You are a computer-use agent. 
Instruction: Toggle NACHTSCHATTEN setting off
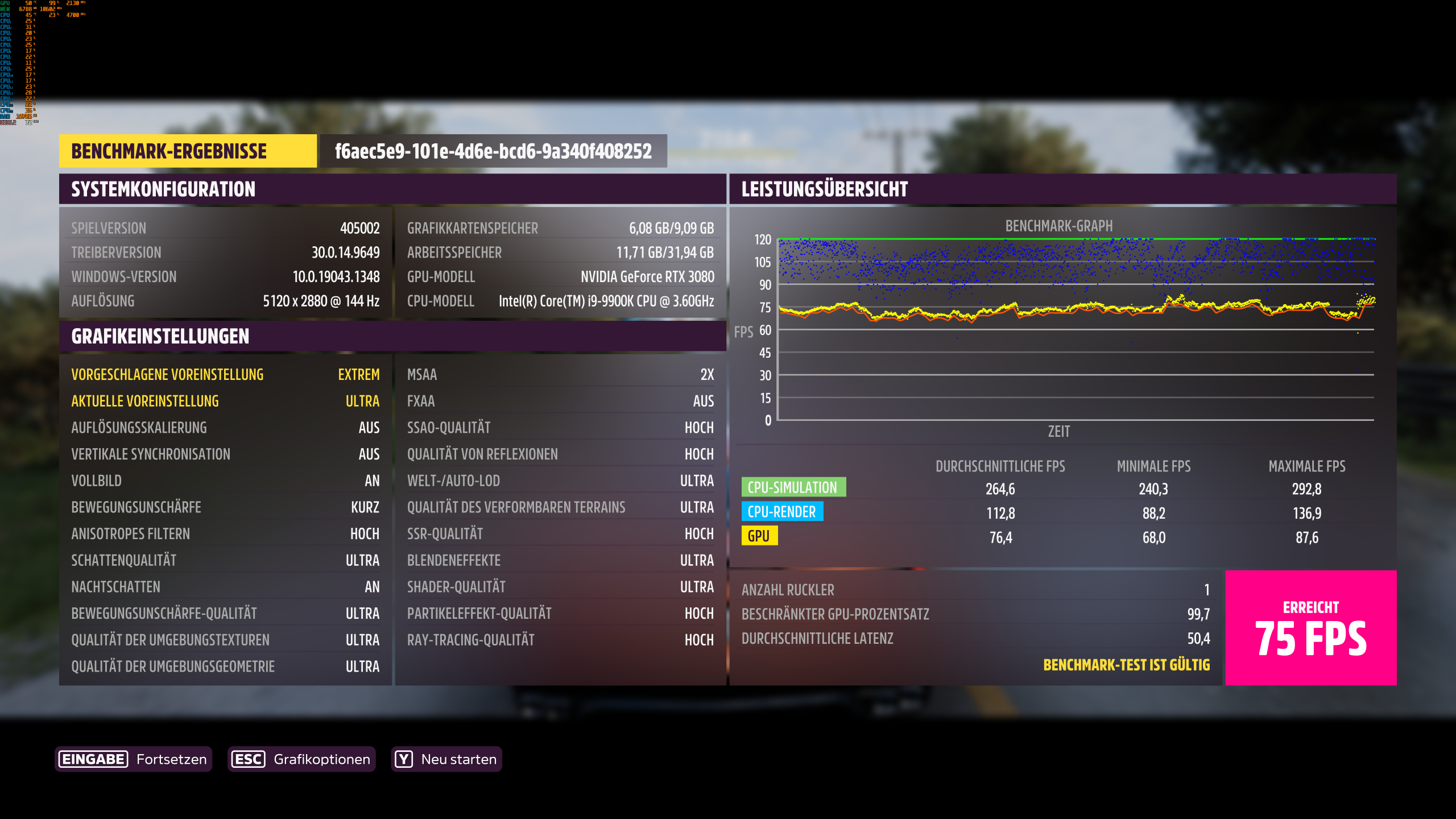coord(225,586)
